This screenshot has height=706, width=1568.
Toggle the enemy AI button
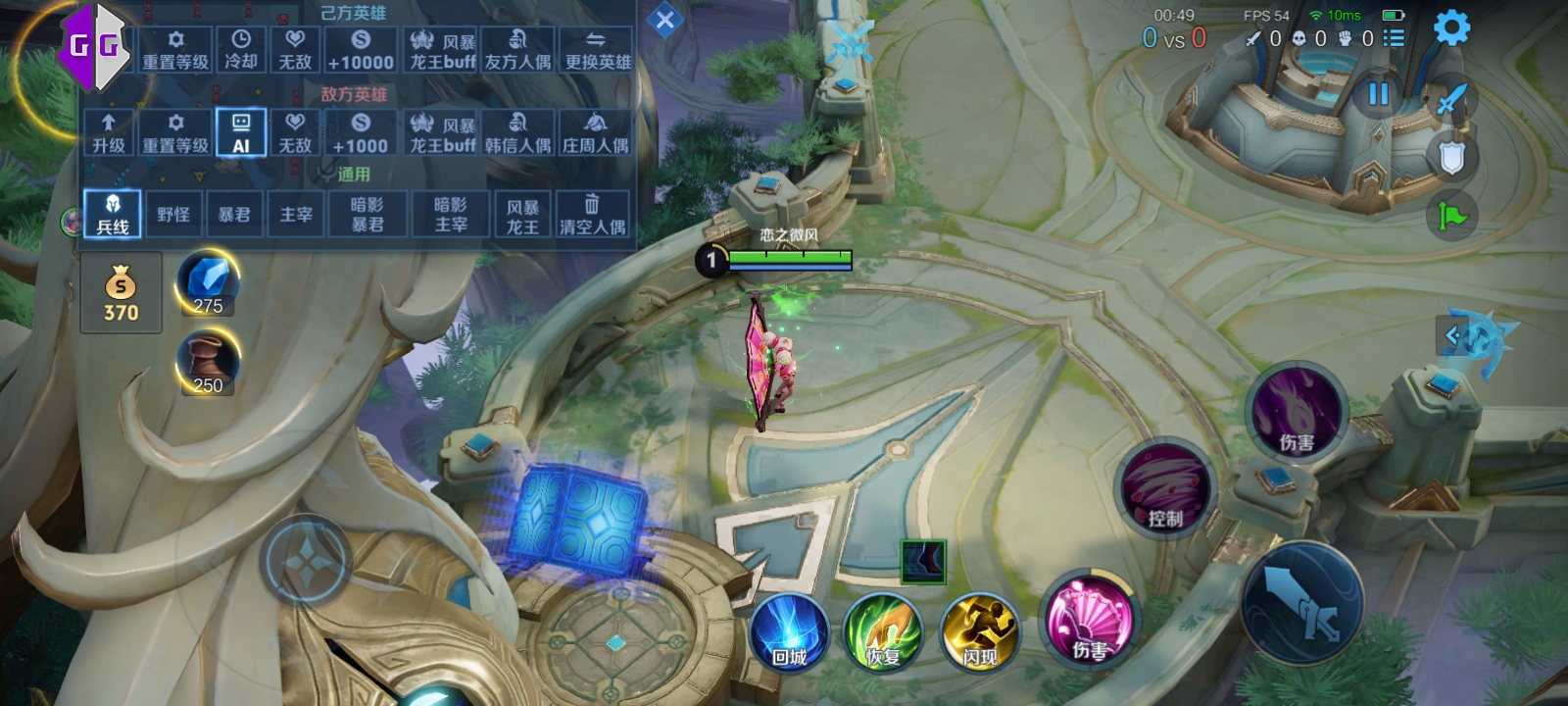[241, 132]
